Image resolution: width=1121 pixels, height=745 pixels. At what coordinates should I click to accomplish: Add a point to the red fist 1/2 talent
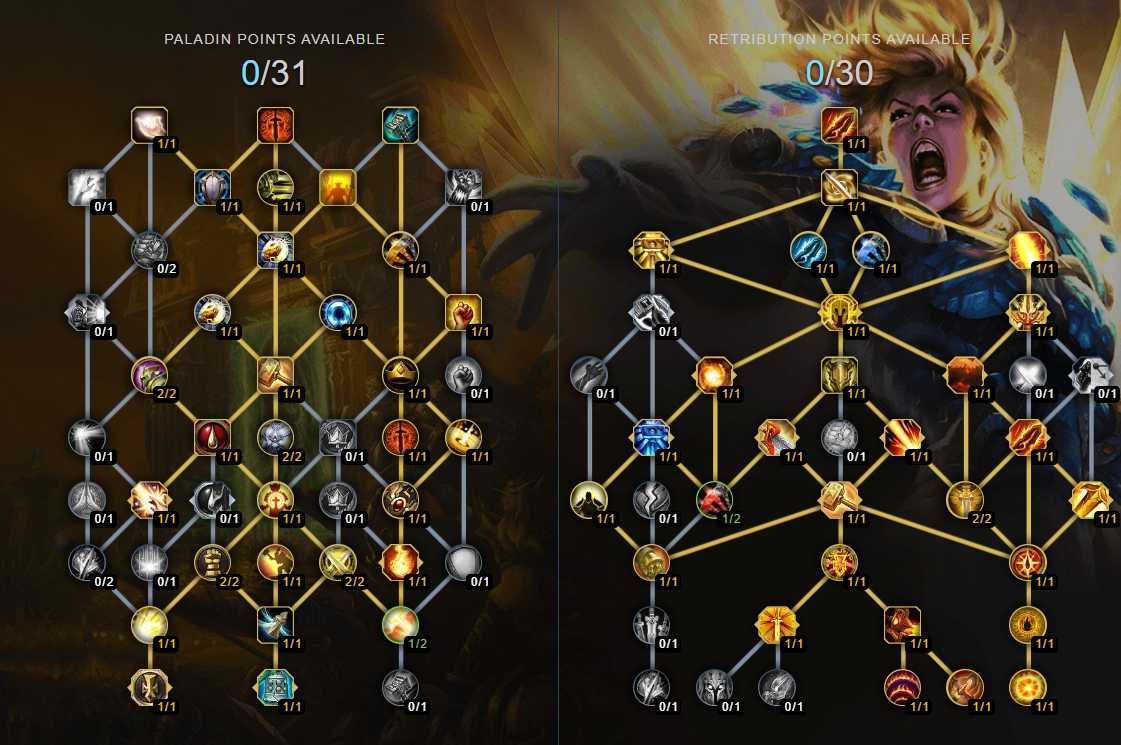[714, 499]
